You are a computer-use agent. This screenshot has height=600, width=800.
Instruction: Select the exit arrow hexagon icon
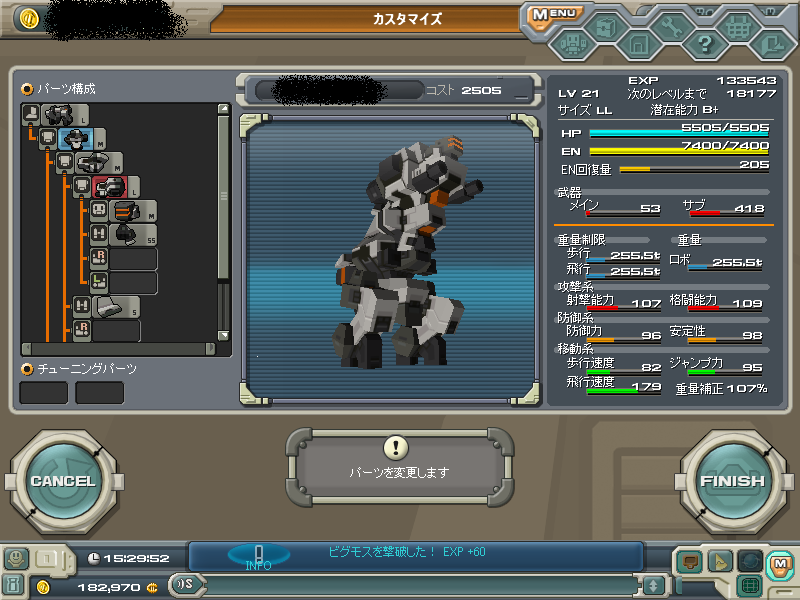[x=770, y=44]
